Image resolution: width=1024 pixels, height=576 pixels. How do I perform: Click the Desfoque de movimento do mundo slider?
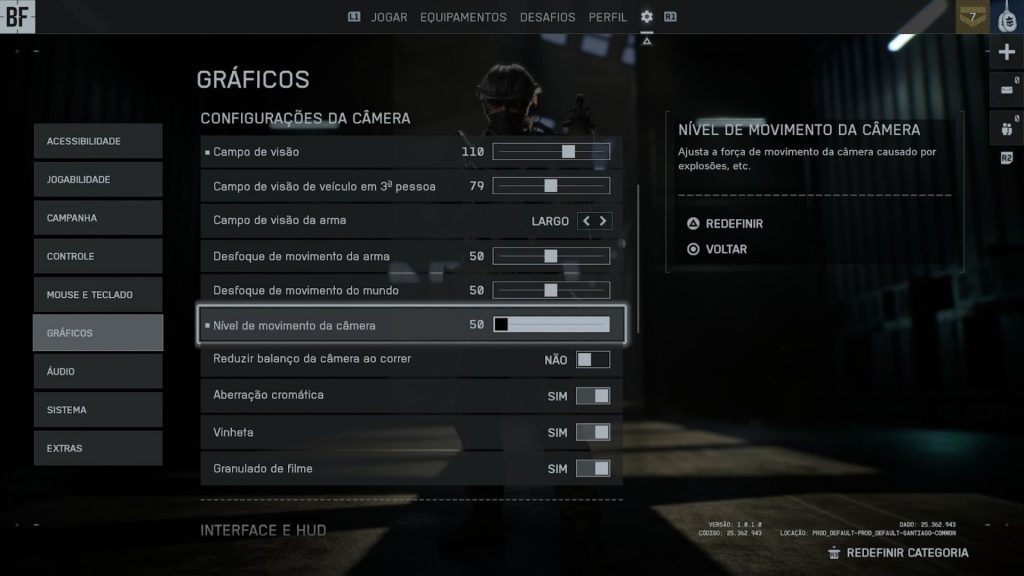point(551,291)
